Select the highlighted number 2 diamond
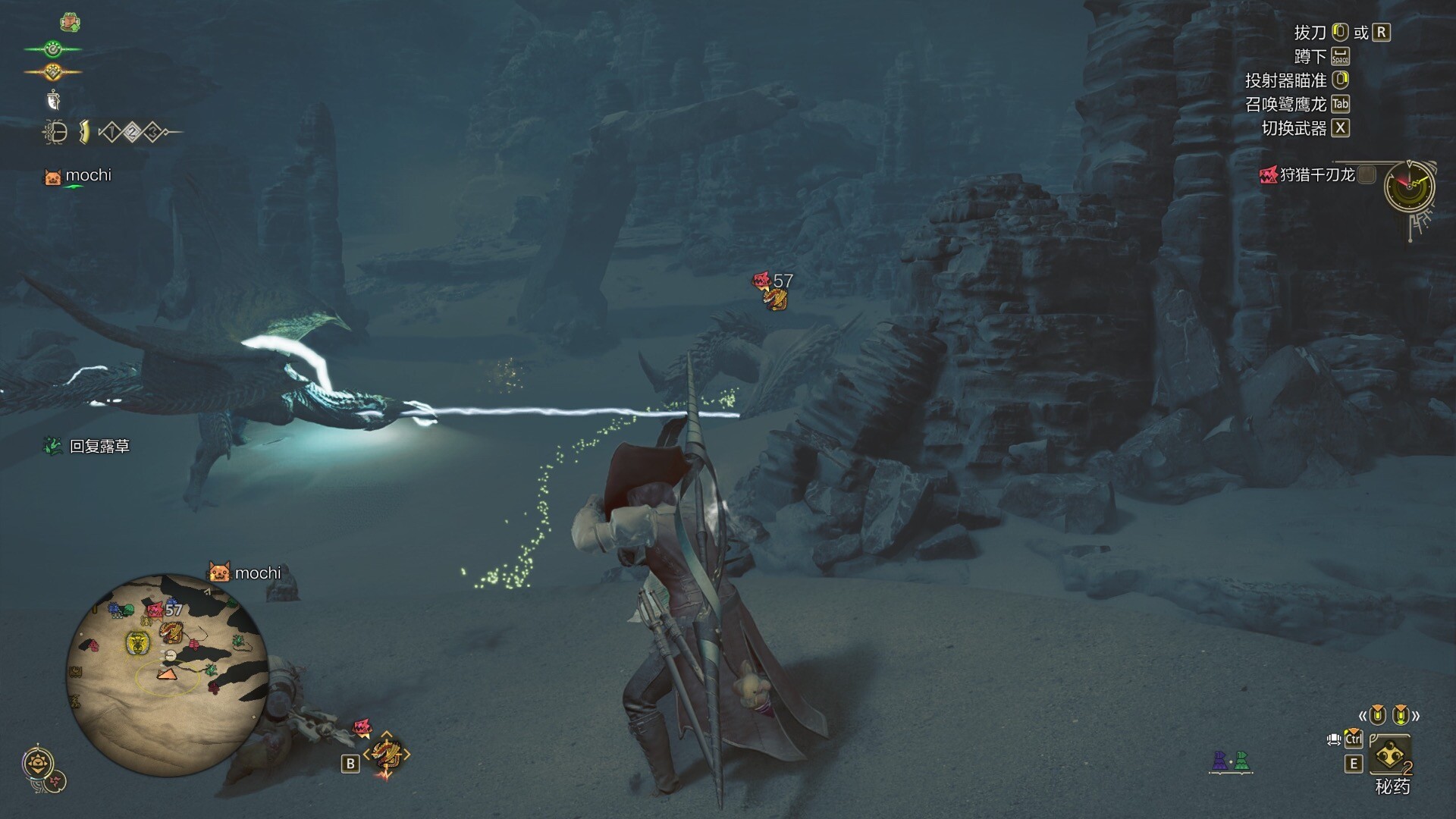 tap(132, 133)
